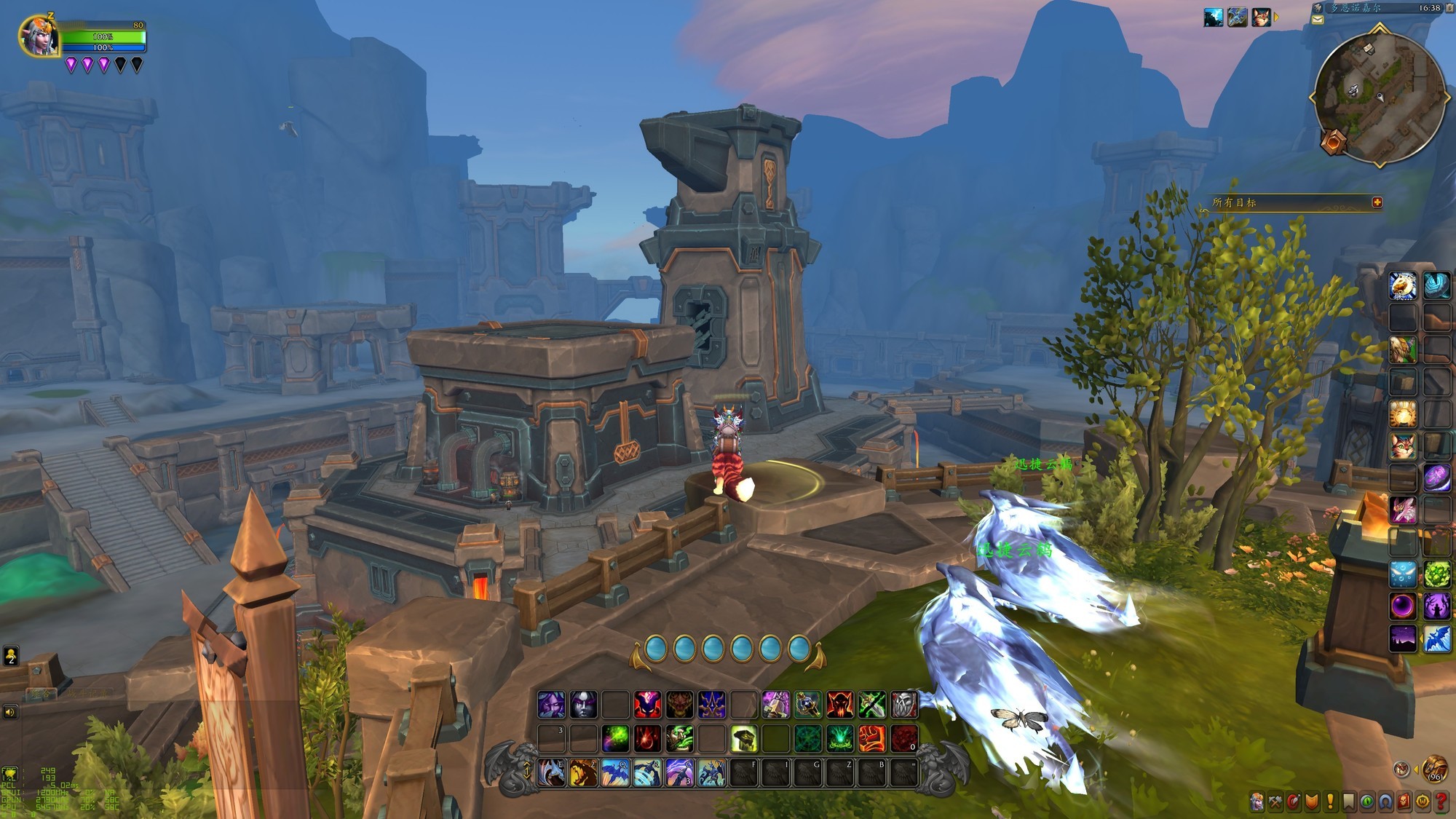The image size is (1456, 819).
Task: Click the mail envelope icon by the minimap
Action: (x=1318, y=20)
